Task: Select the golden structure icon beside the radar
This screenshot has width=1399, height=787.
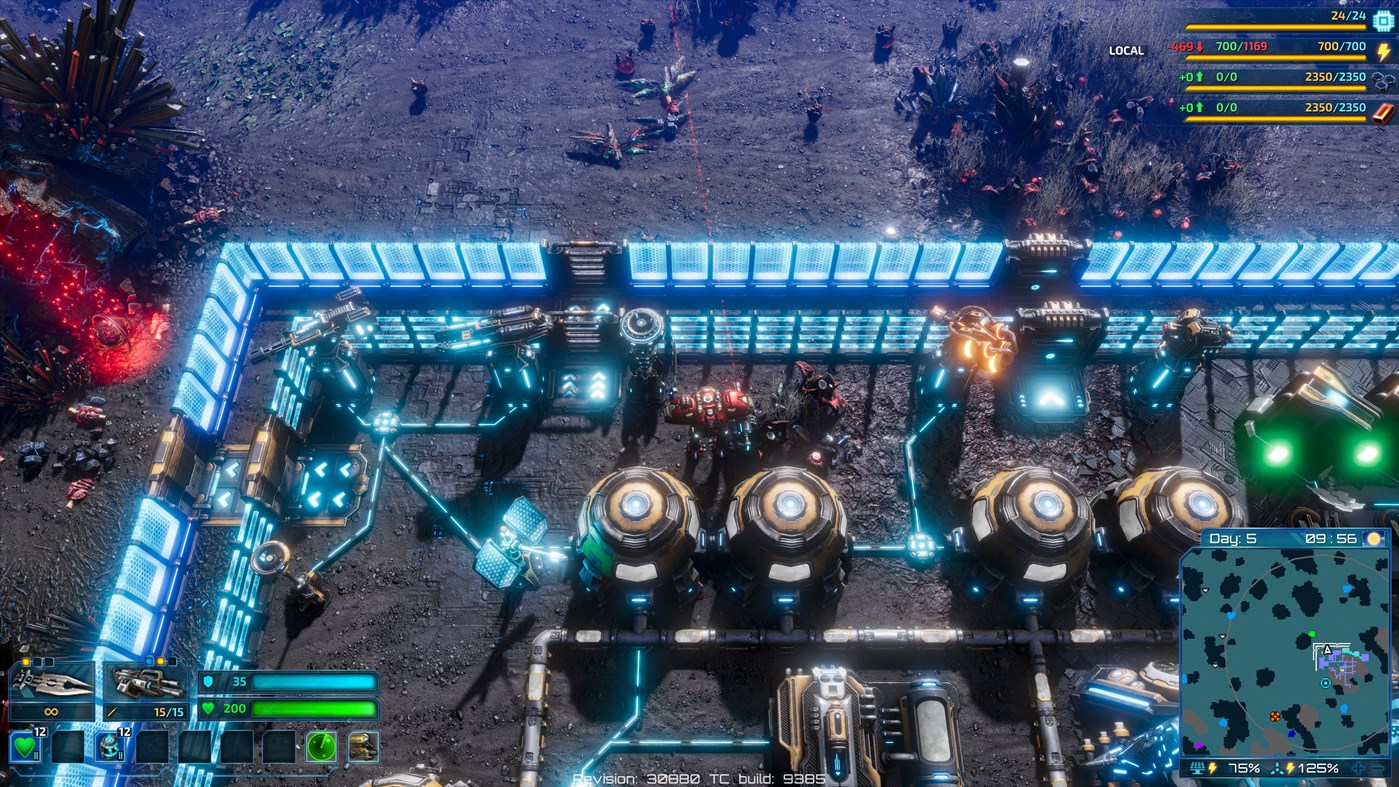Action: 362,747
